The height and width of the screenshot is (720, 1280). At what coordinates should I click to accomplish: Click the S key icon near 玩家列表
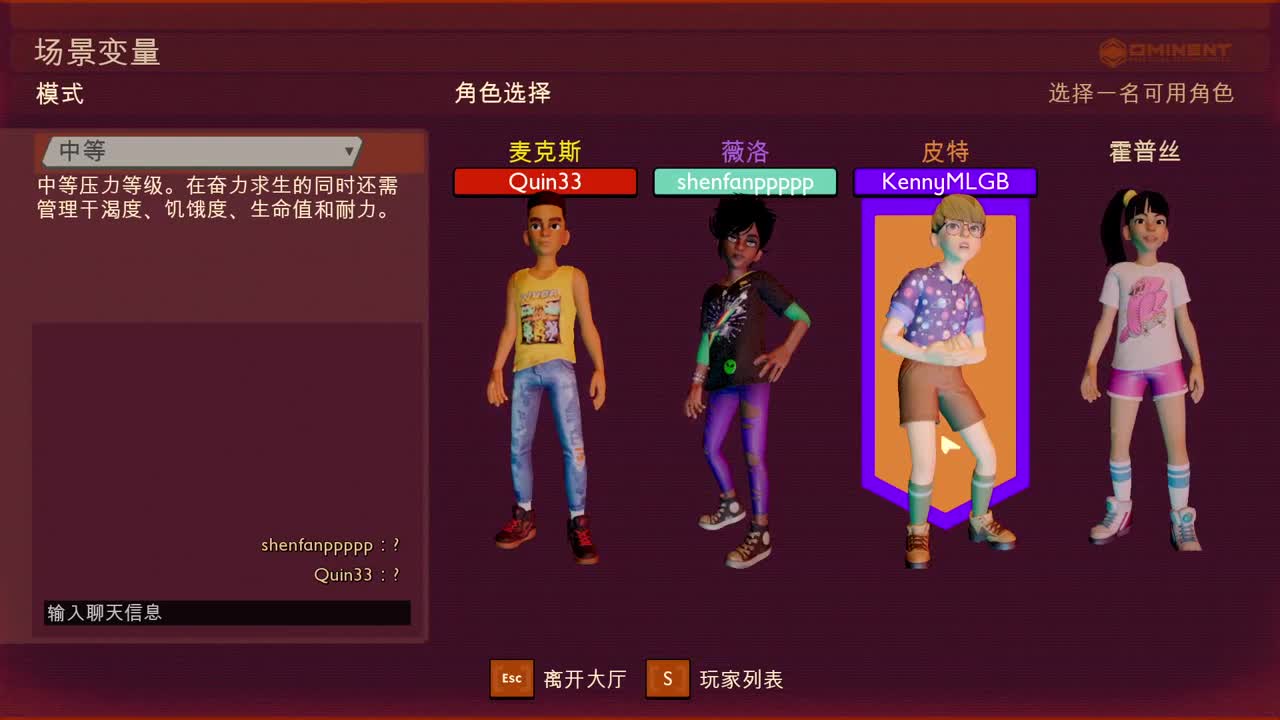[x=667, y=678]
